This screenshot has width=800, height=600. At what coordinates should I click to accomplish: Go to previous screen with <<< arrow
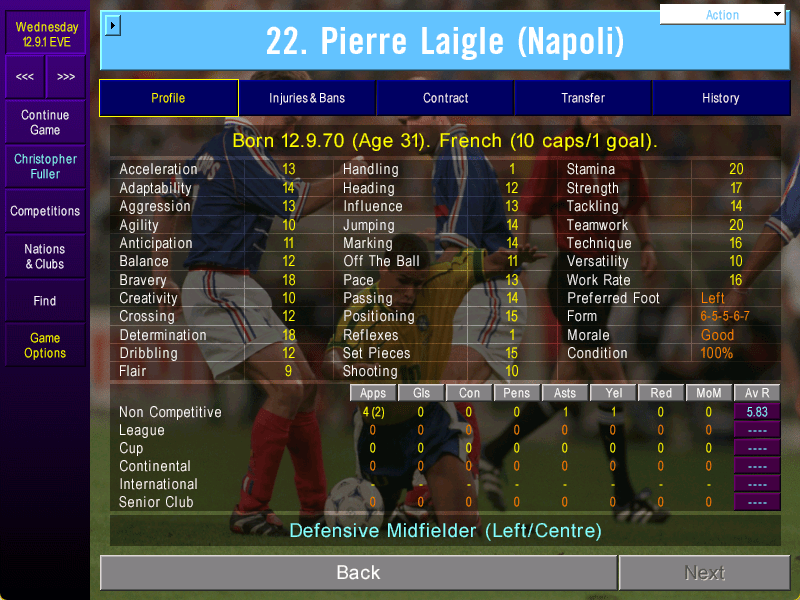tap(25, 77)
